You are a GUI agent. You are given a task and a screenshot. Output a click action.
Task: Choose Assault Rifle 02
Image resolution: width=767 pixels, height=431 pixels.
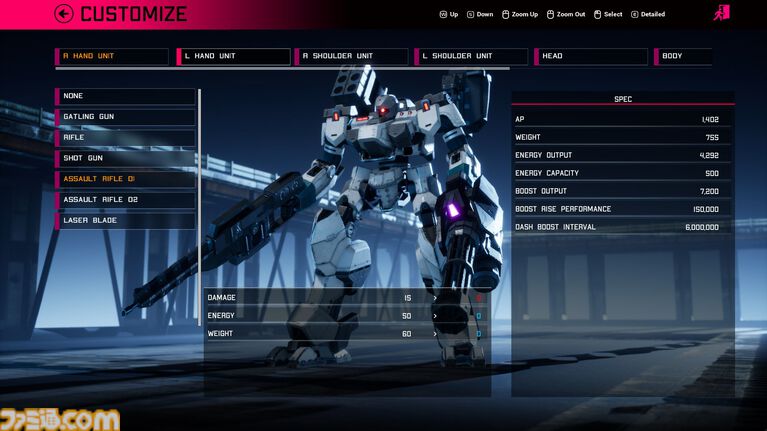coord(126,200)
